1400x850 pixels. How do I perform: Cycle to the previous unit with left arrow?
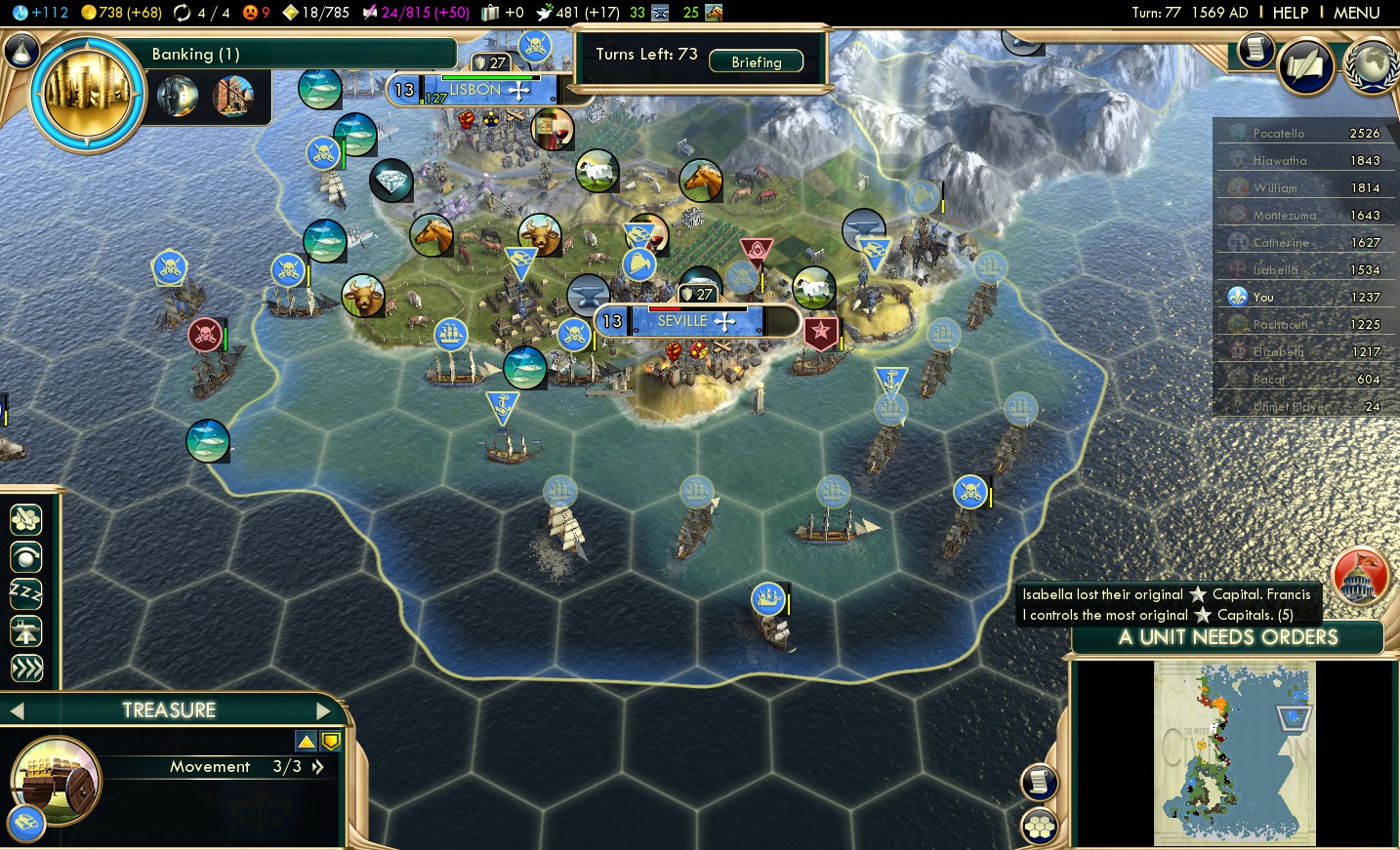17,711
